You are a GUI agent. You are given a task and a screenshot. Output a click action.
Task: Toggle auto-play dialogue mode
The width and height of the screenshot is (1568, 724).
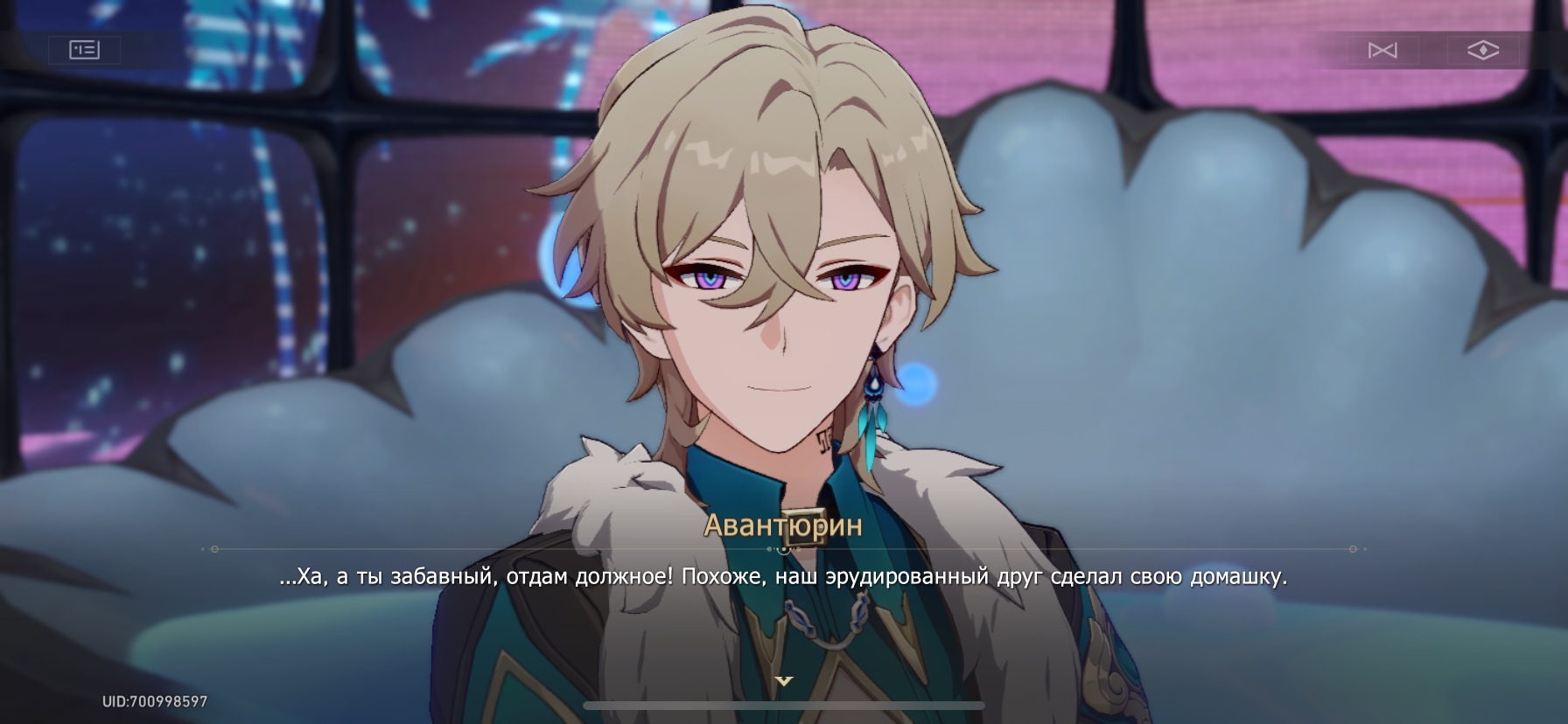coord(1382,51)
